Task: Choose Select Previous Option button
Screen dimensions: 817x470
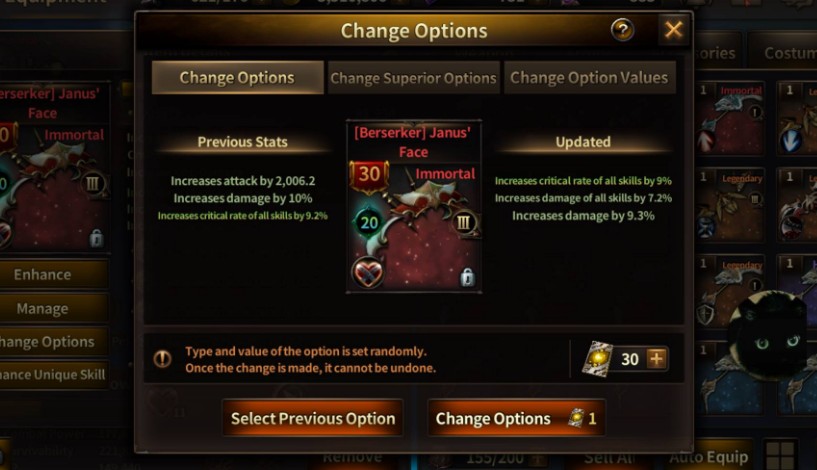Action: pyautogui.click(x=312, y=418)
